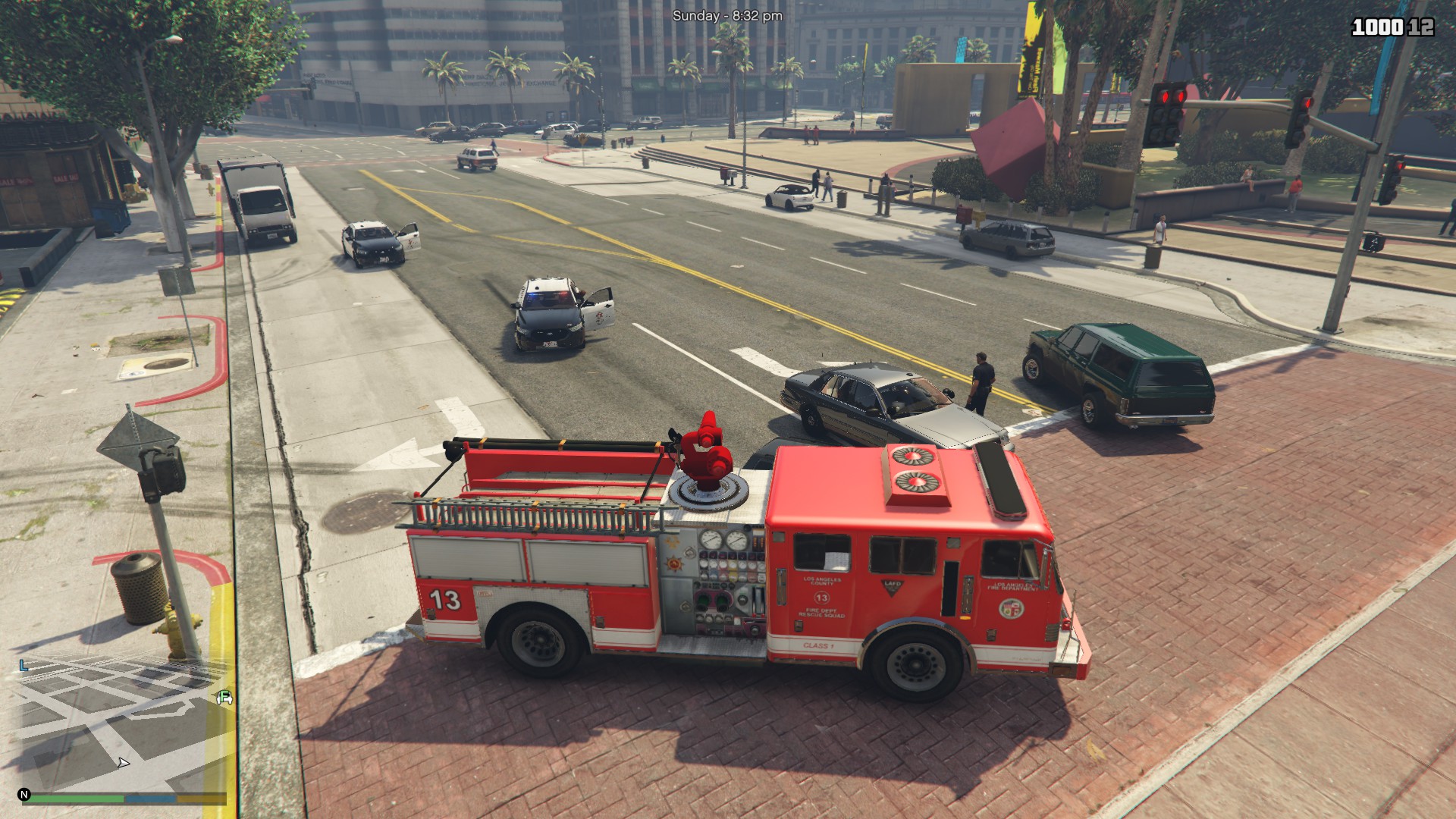Select the green car blip on minimap
The image size is (1456, 819).
click(x=224, y=698)
